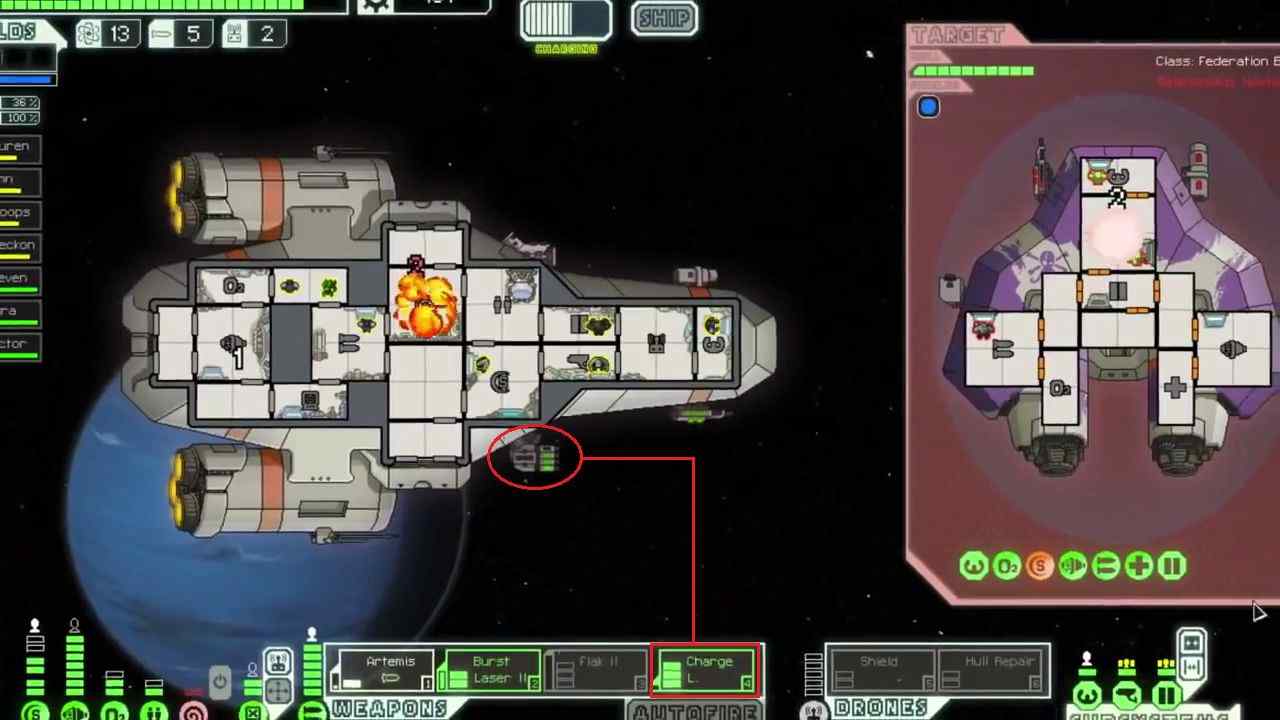Choose crew member Victor from the list
Image resolution: width=1280 pixels, height=720 pixels.
tap(20, 345)
